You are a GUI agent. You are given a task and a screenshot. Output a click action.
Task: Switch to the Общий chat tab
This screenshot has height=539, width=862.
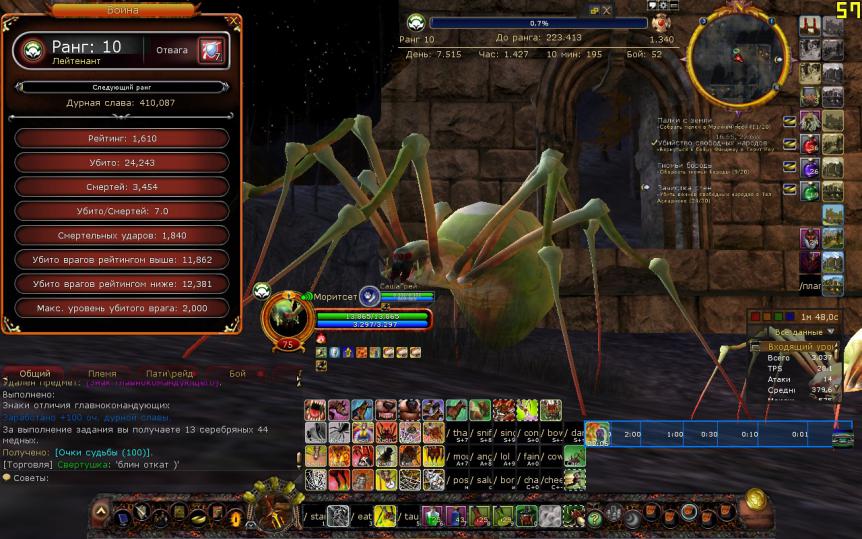tap(35, 373)
